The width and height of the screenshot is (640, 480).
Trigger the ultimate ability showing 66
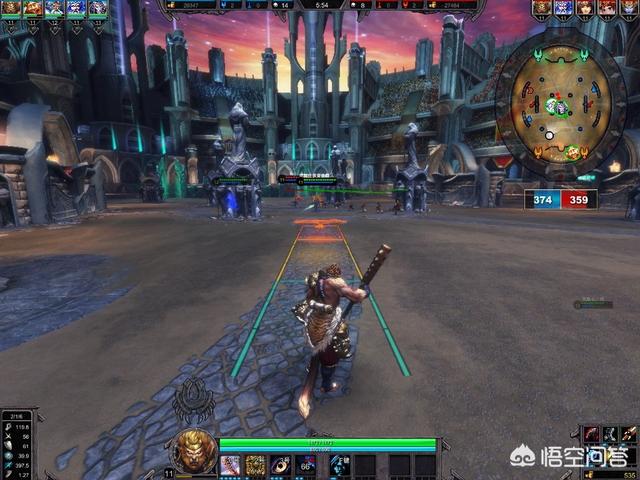tap(306, 465)
